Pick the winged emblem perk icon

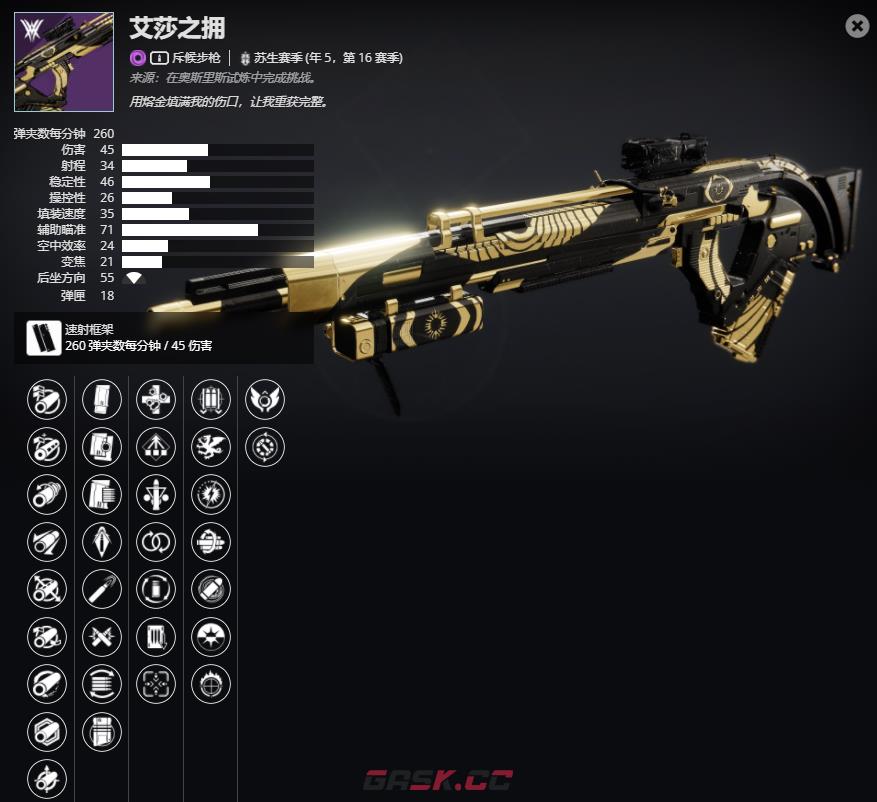[265, 400]
